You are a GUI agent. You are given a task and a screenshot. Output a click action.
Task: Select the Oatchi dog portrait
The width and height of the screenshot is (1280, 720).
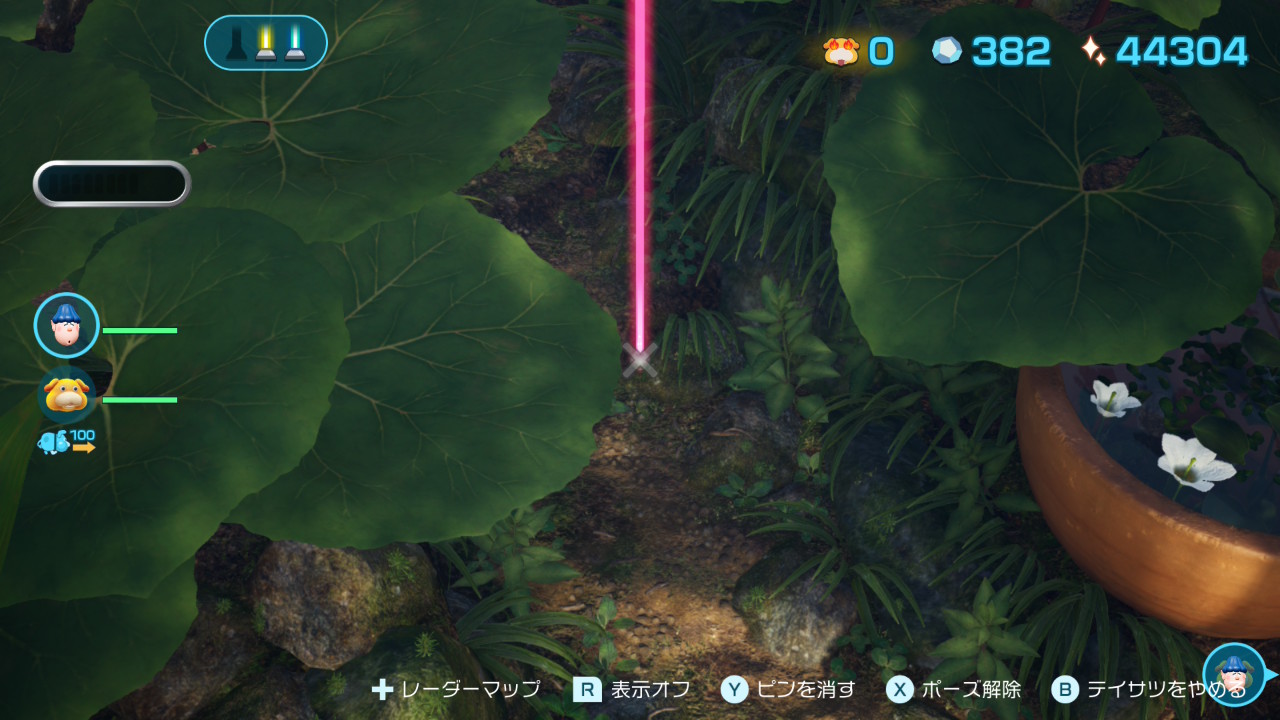(x=67, y=395)
